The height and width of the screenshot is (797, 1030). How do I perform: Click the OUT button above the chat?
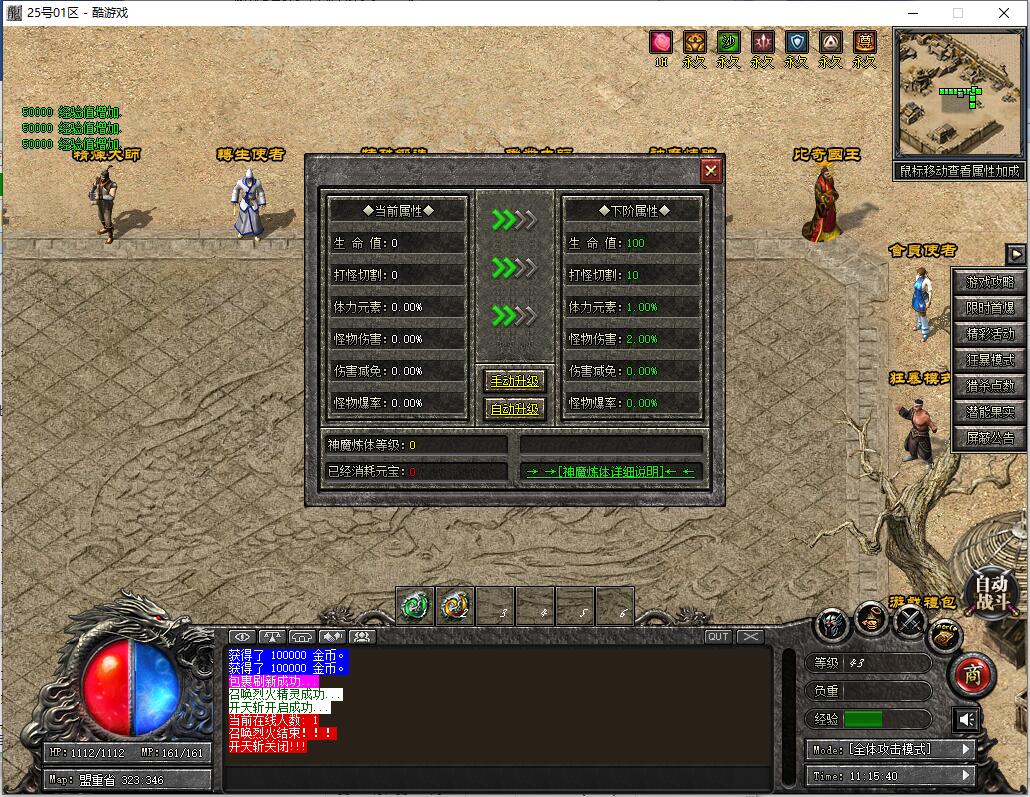[x=718, y=637]
